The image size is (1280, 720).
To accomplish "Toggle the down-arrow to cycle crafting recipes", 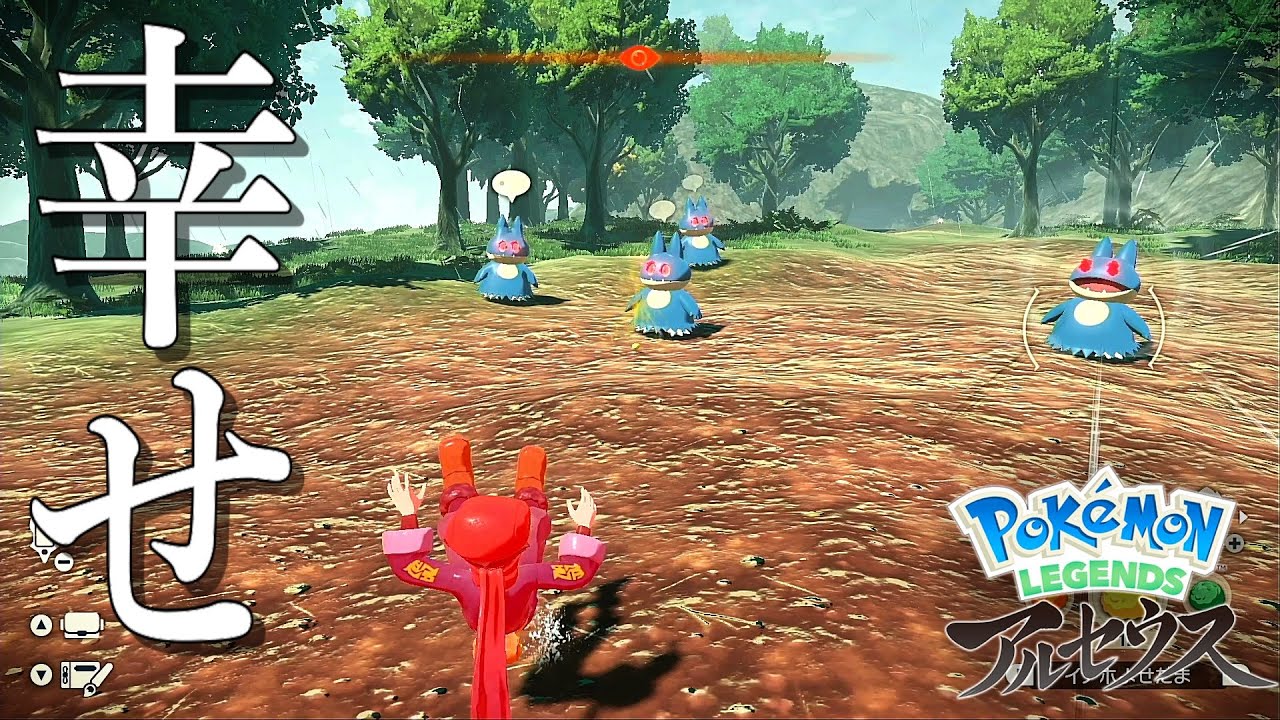I will point(41,673).
